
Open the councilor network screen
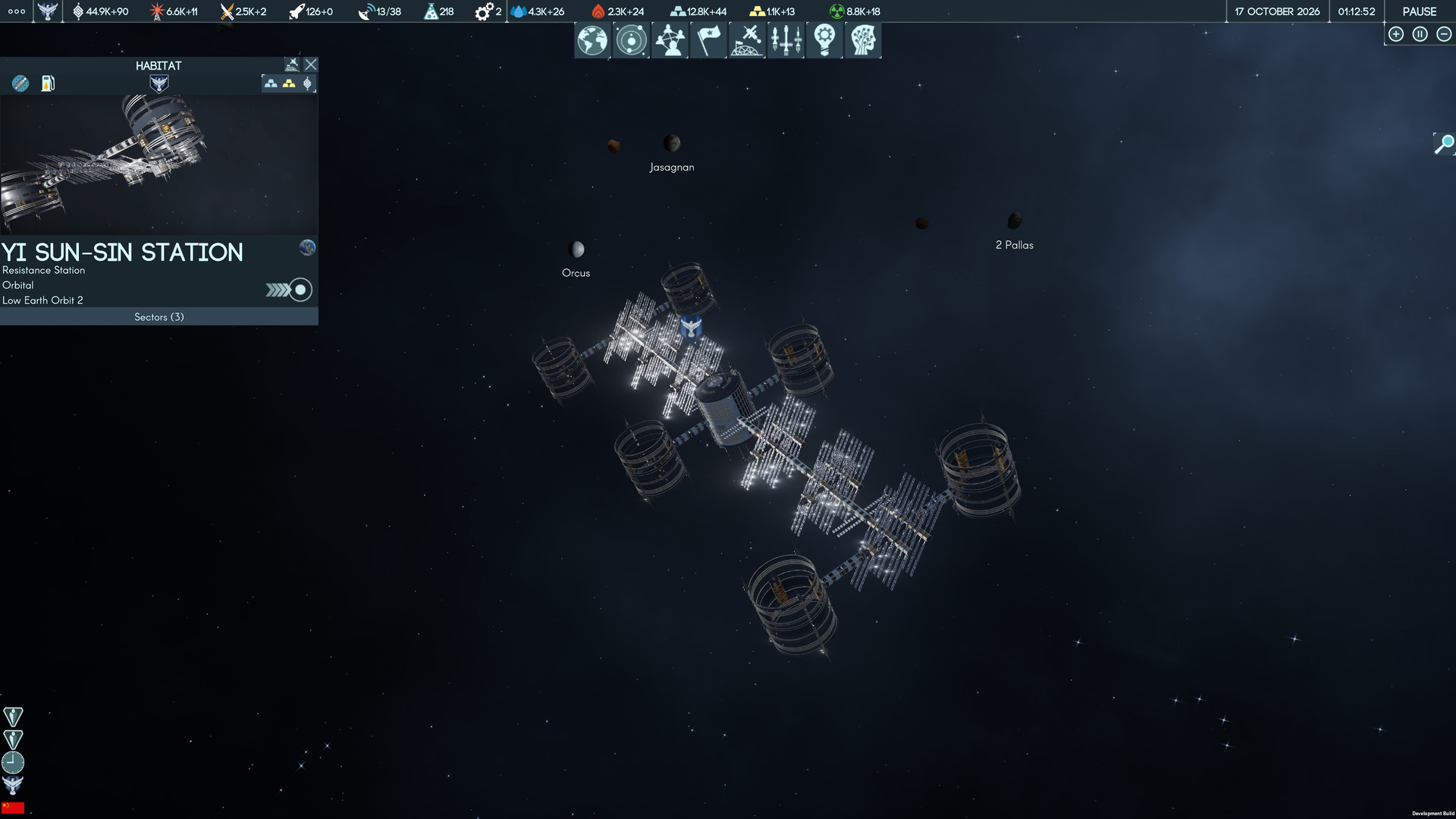(x=670, y=40)
